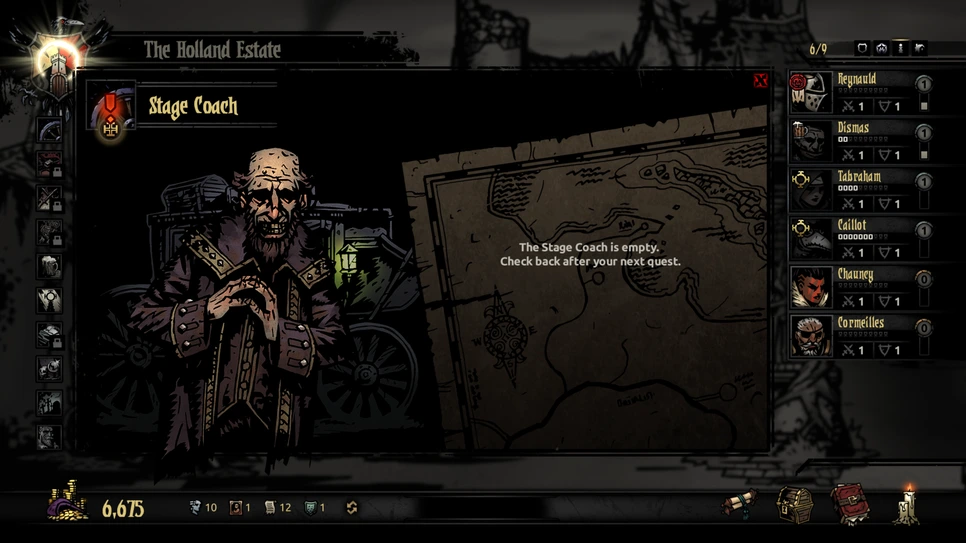
Task: Close the Stage Coach window
Action: pyautogui.click(x=760, y=81)
